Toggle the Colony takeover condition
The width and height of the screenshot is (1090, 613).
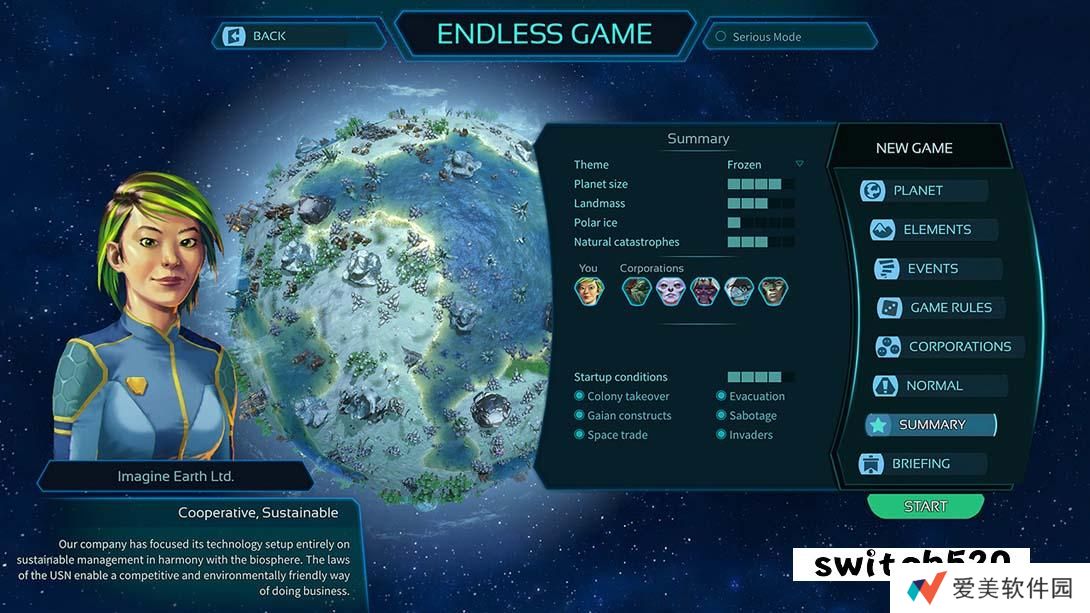click(580, 396)
